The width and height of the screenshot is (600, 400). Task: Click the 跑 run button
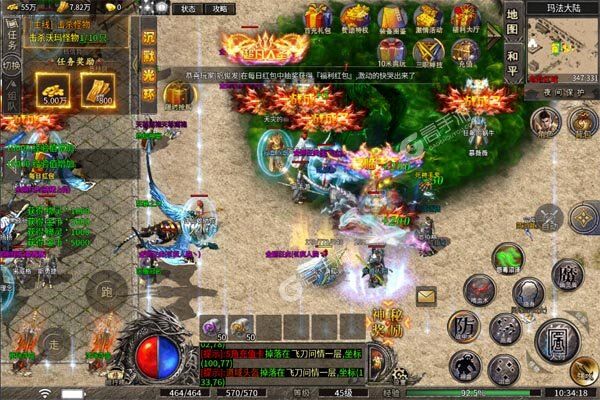pyautogui.click(x=104, y=293)
